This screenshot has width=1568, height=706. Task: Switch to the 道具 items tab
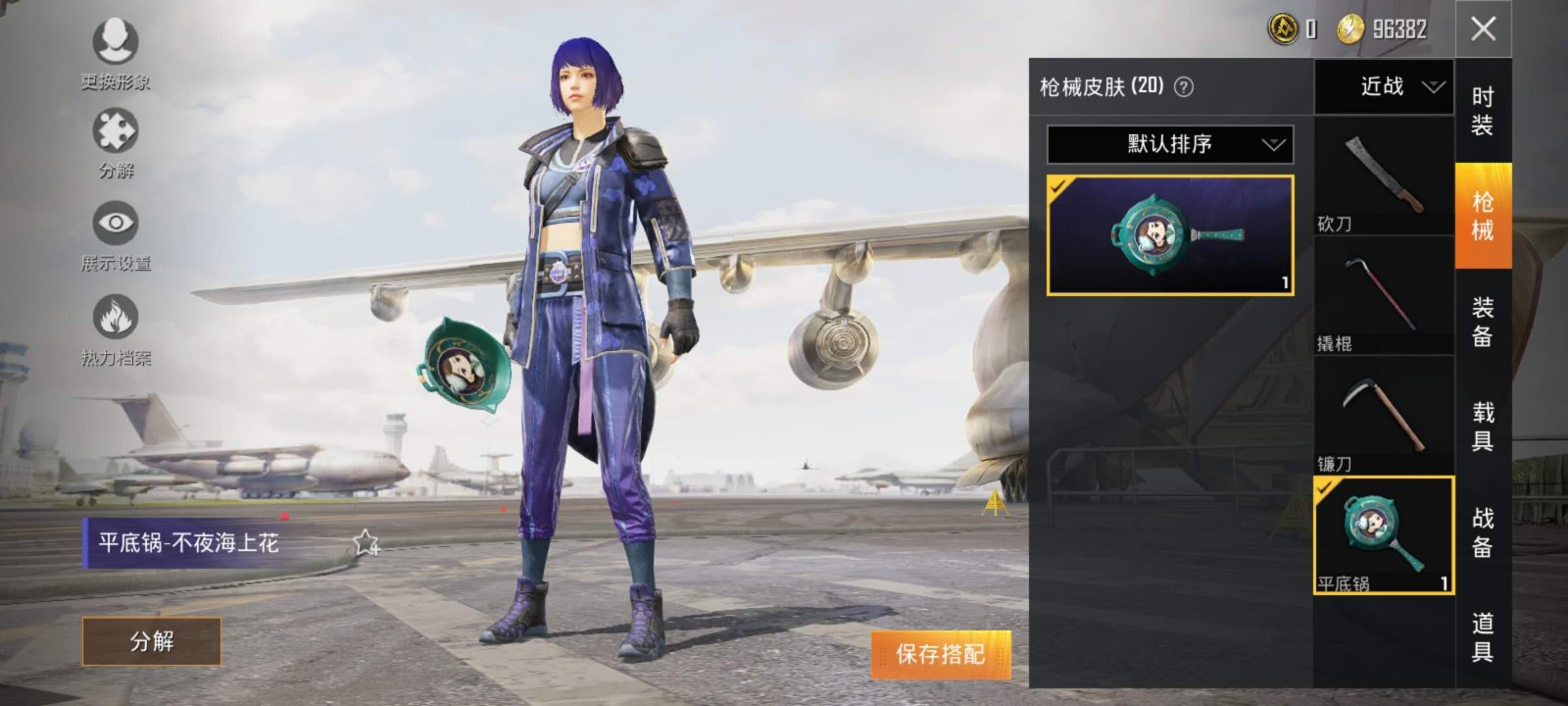pos(1483,637)
